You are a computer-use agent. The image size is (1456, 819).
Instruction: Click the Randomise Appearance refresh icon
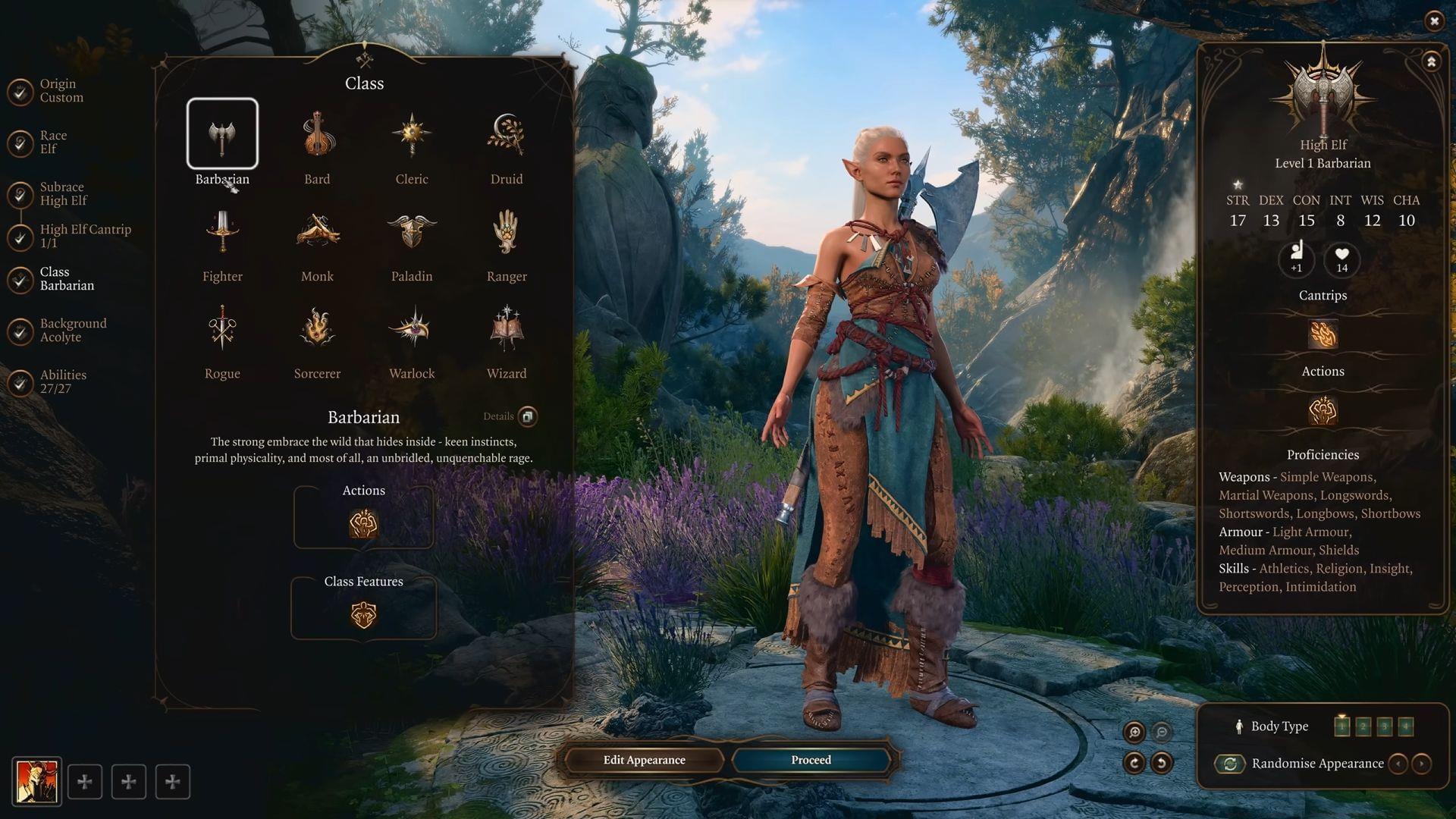click(x=1230, y=764)
